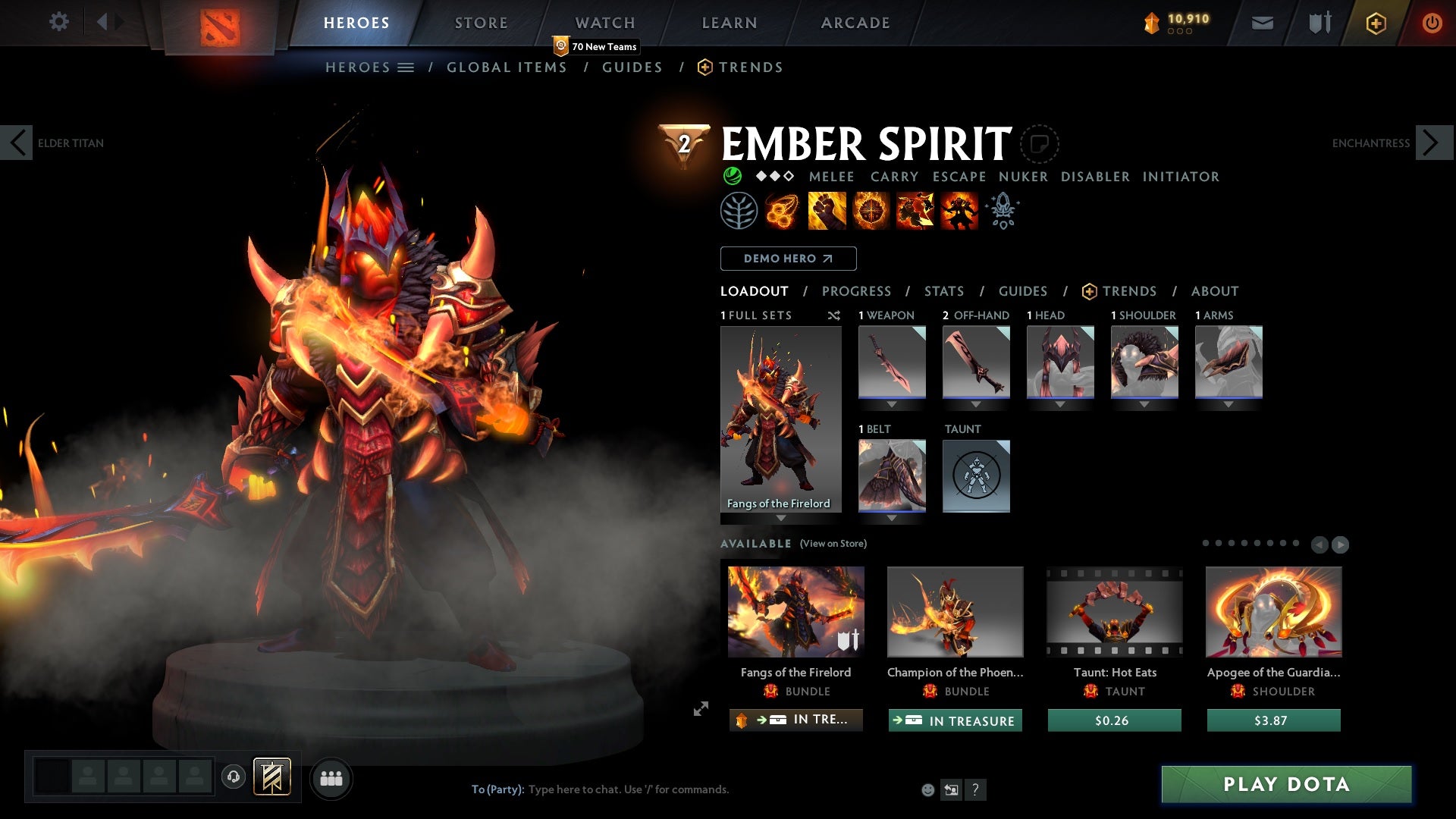Screen dimensions: 1456x819
Task: Open the settings gear icon
Action: pos(59,21)
